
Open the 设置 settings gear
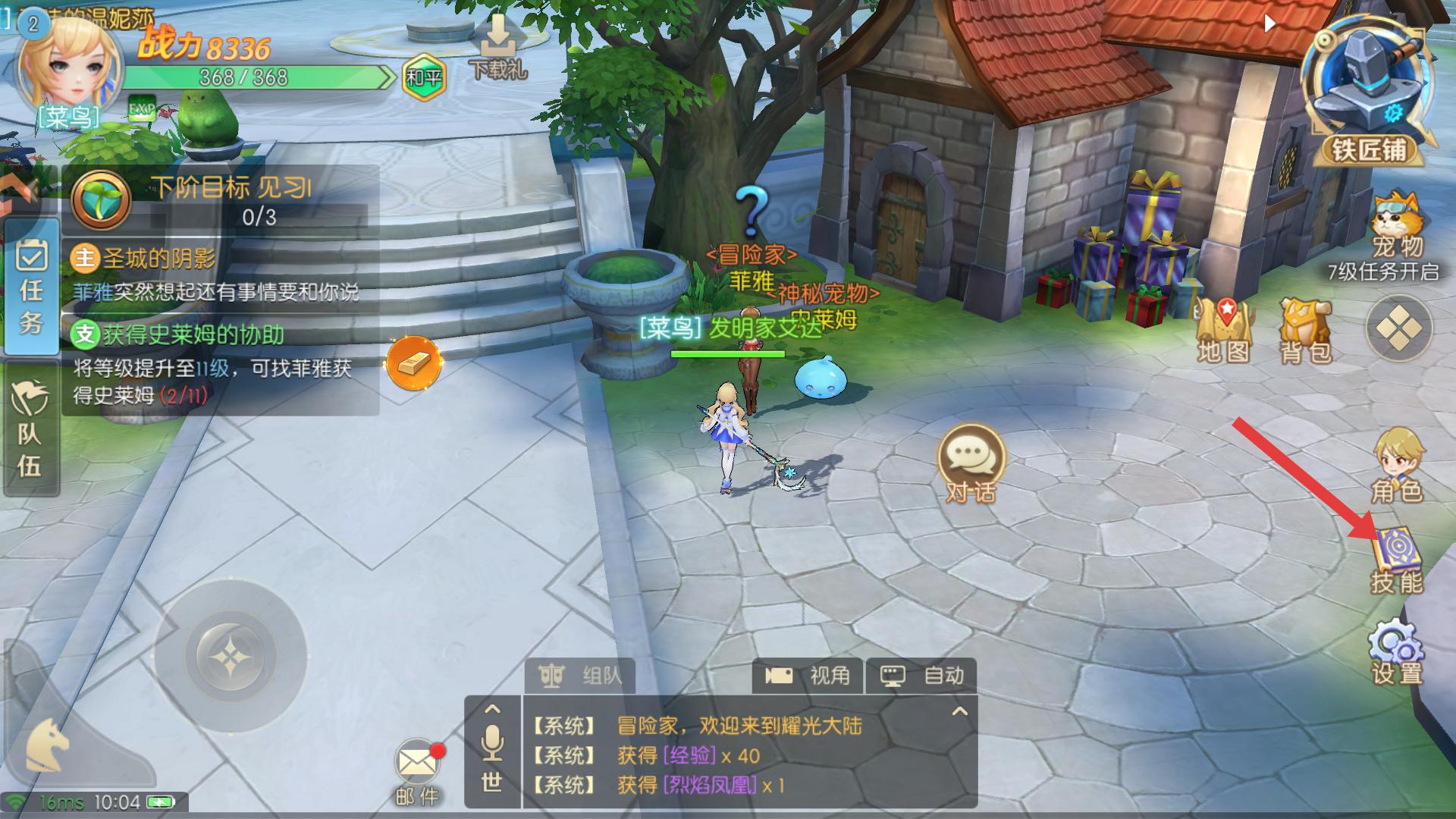[1397, 652]
